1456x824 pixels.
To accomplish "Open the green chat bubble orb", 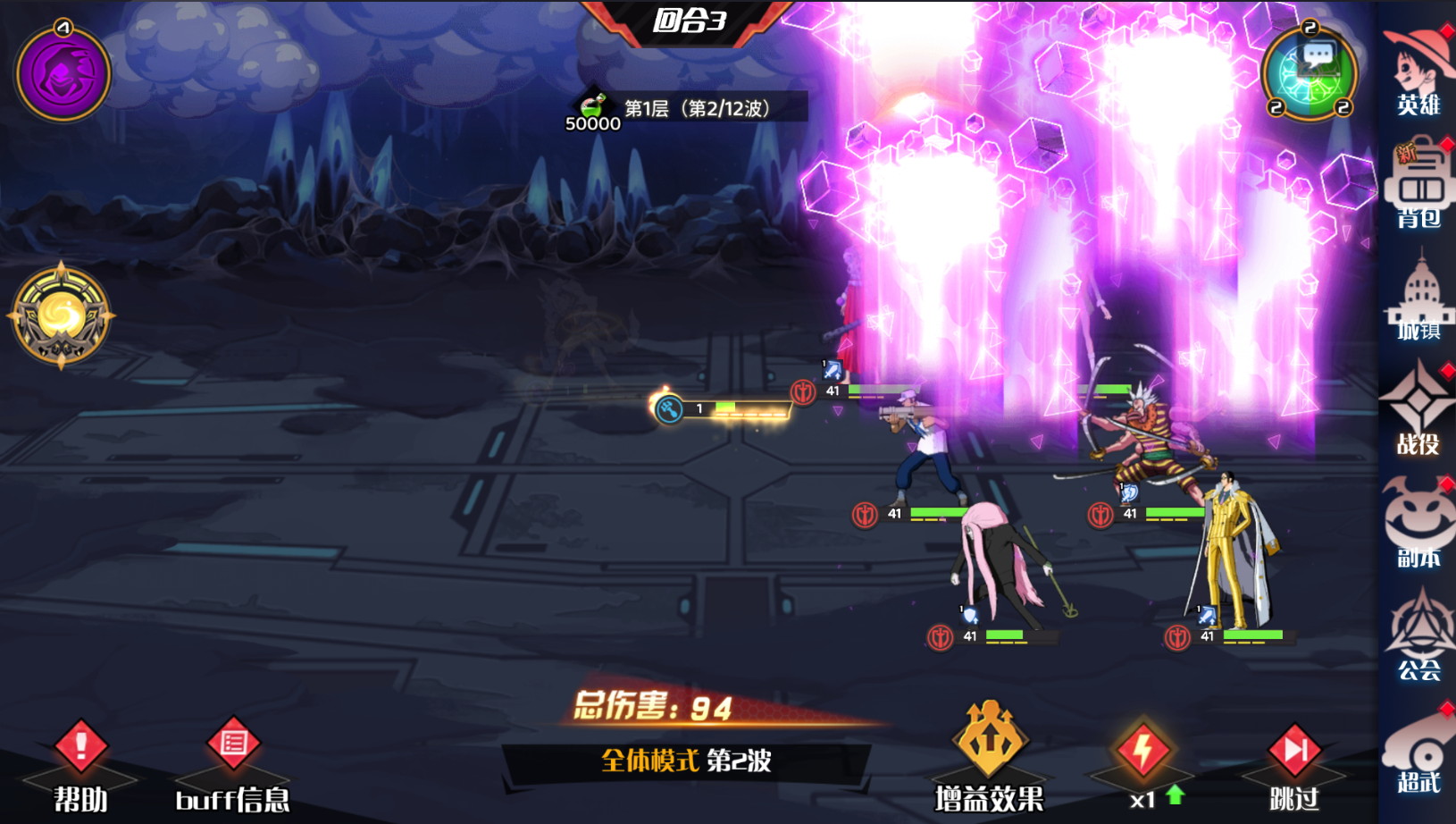I will point(1310,73).
